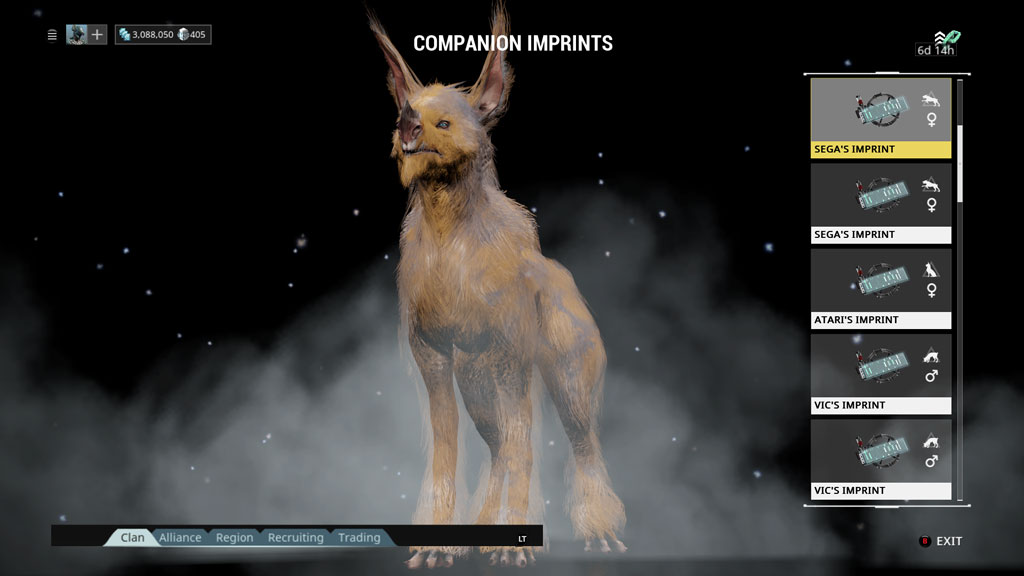Click the credits and platinum balance panel
This screenshot has width=1024, height=576.
pyautogui.click(x=163, y=35)
